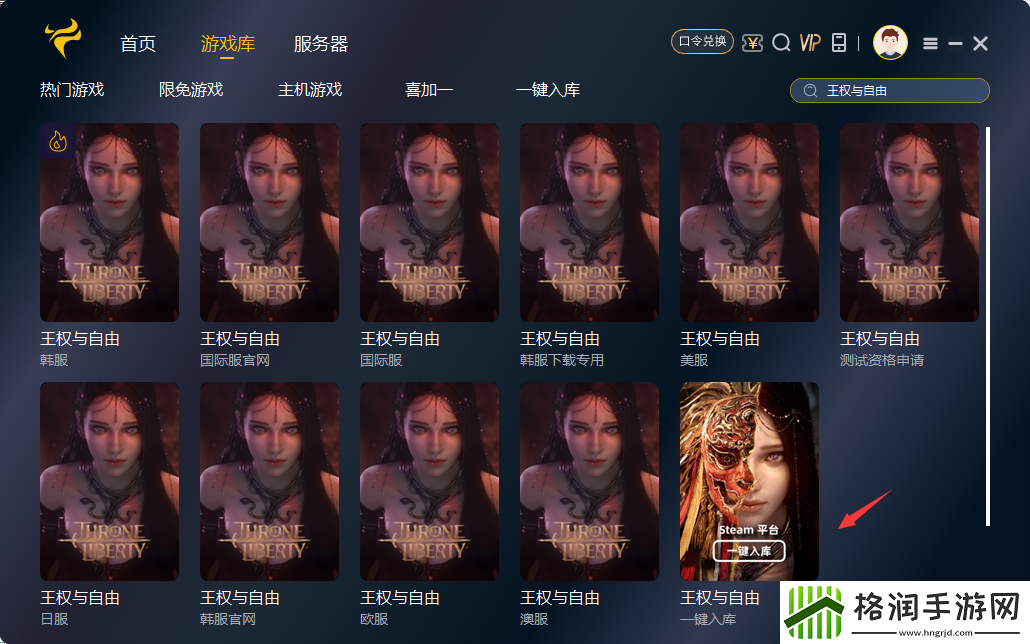Switch to the 首页 tab

pyautogui.click(x=138, y=44)
